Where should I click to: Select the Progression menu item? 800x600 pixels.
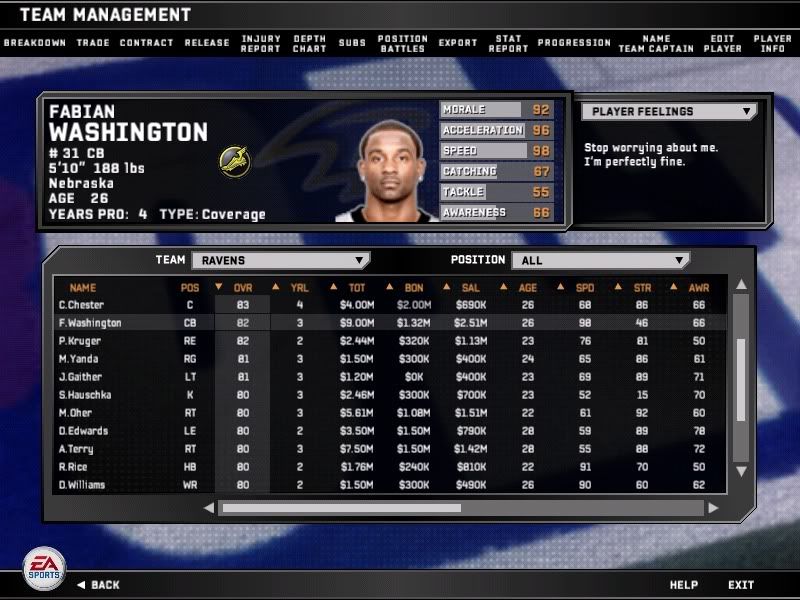point(574,43)
